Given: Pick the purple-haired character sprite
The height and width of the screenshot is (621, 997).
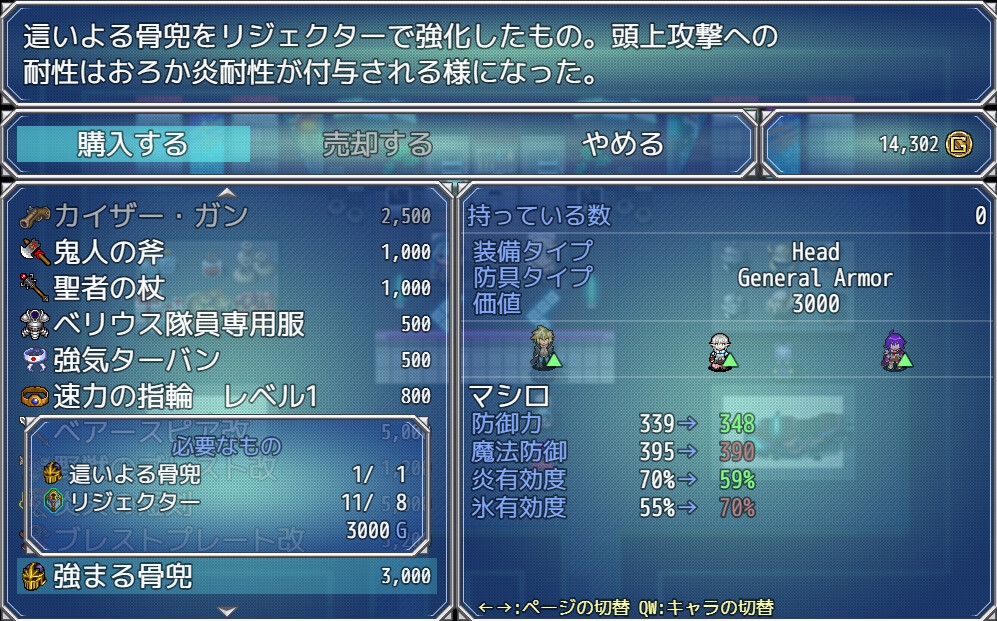Looking at the screenshot, I should [895, 349].
